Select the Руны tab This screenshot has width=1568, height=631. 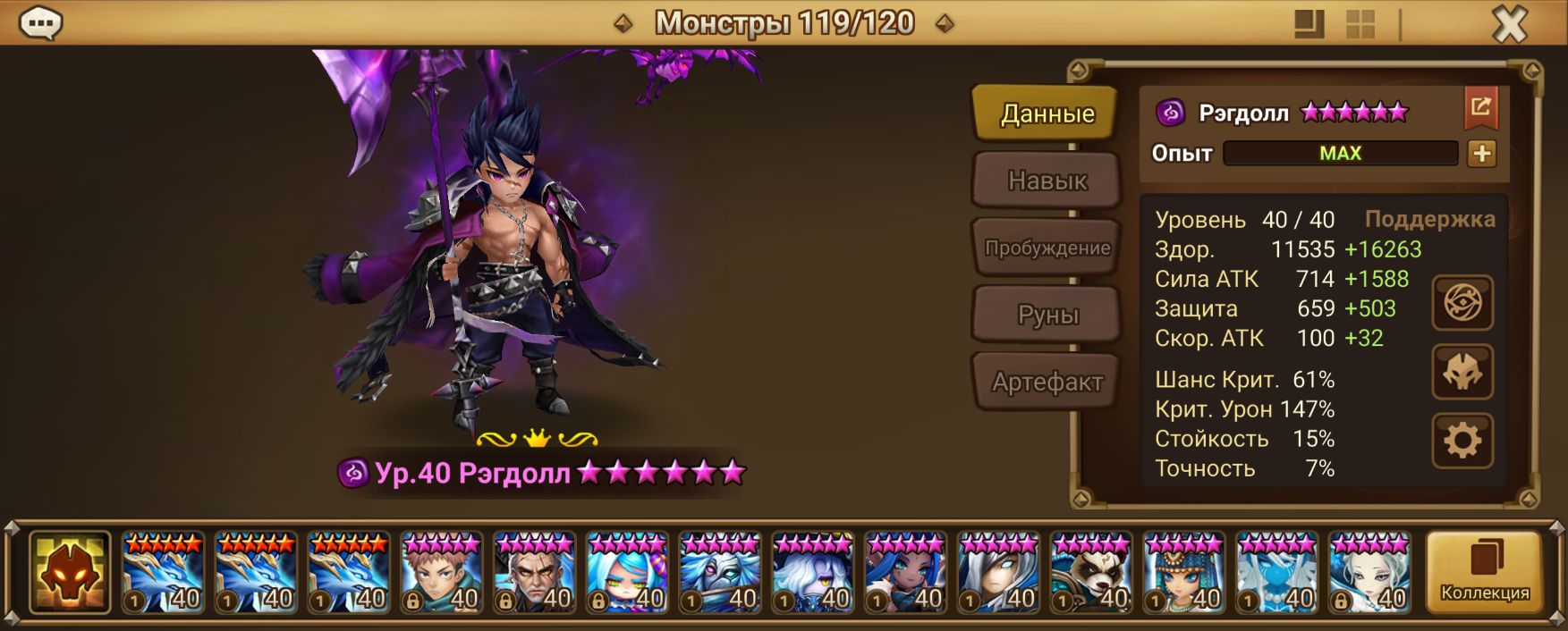[x=1047, y=315]
